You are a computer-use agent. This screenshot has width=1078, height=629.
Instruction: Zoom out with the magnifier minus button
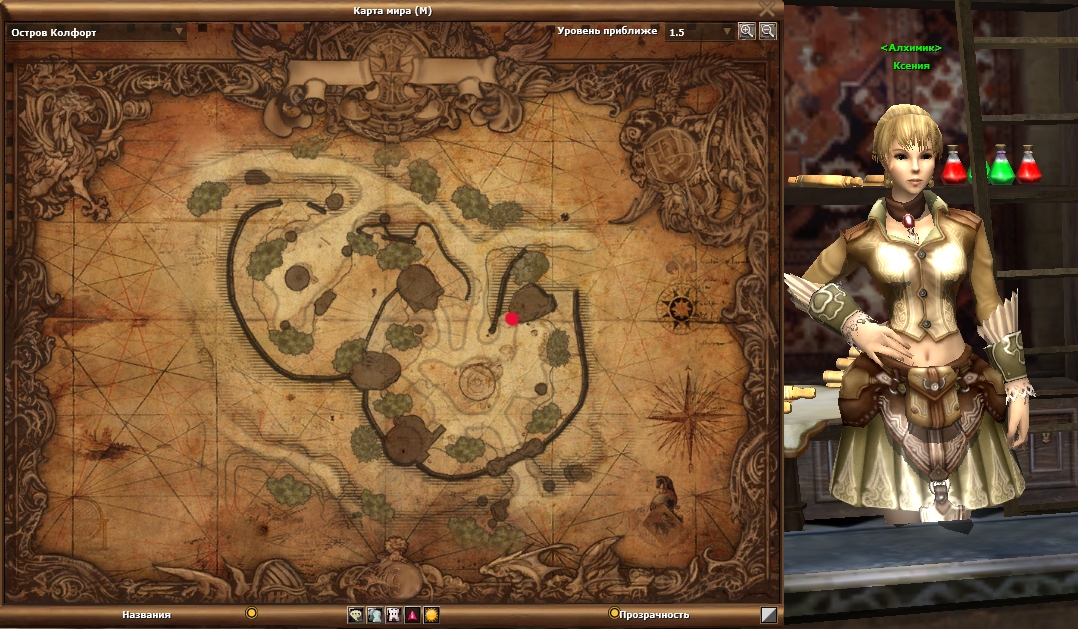click(767, 31)
